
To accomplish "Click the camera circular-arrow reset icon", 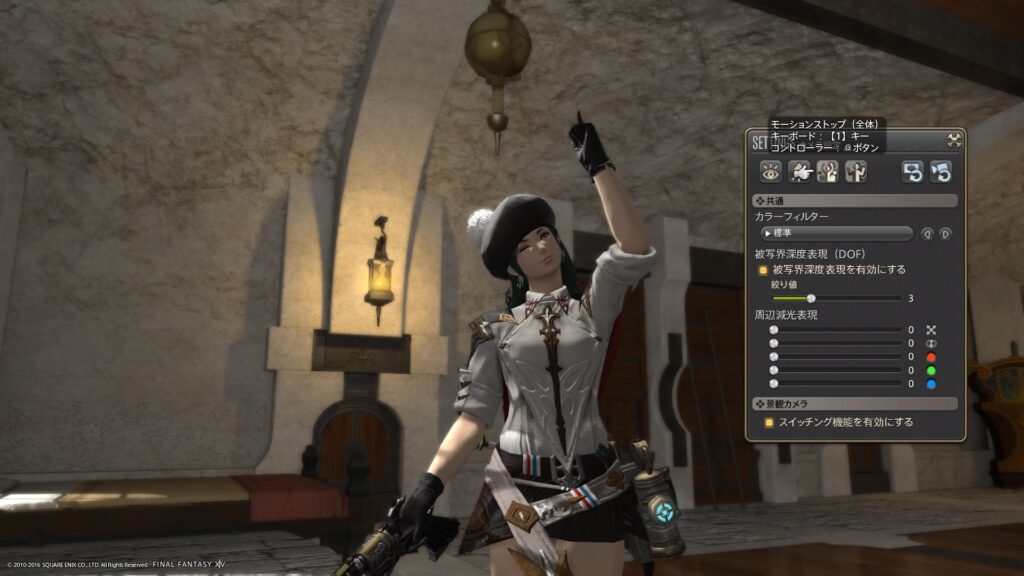I will coord(940,172).
